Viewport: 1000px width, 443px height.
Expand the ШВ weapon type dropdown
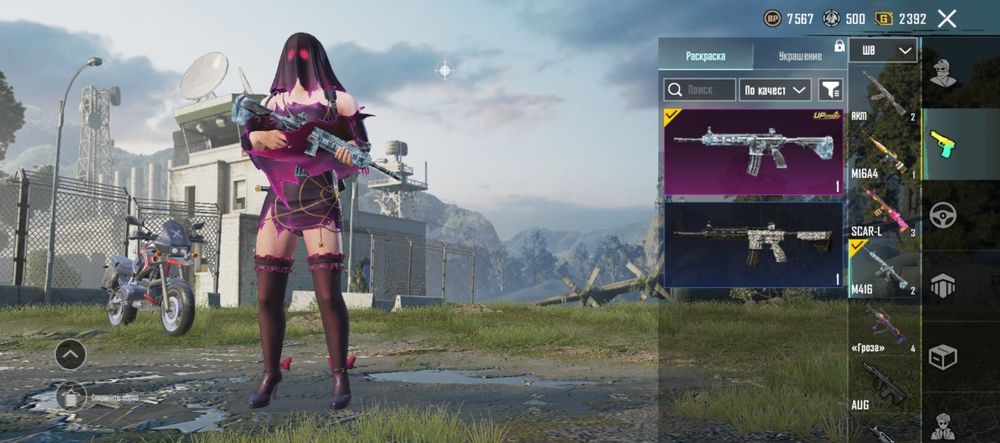(x=883, y=50)
